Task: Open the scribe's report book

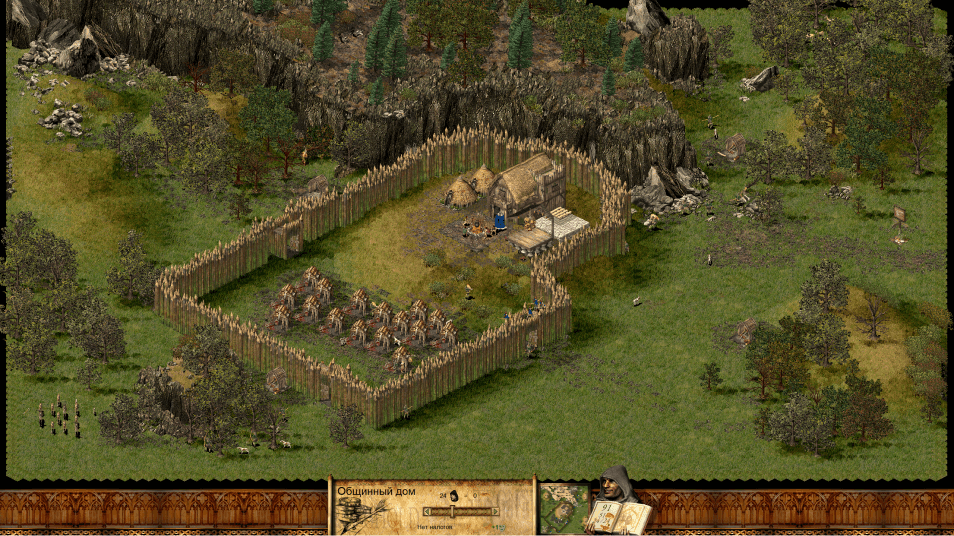Action: point(620,516)
